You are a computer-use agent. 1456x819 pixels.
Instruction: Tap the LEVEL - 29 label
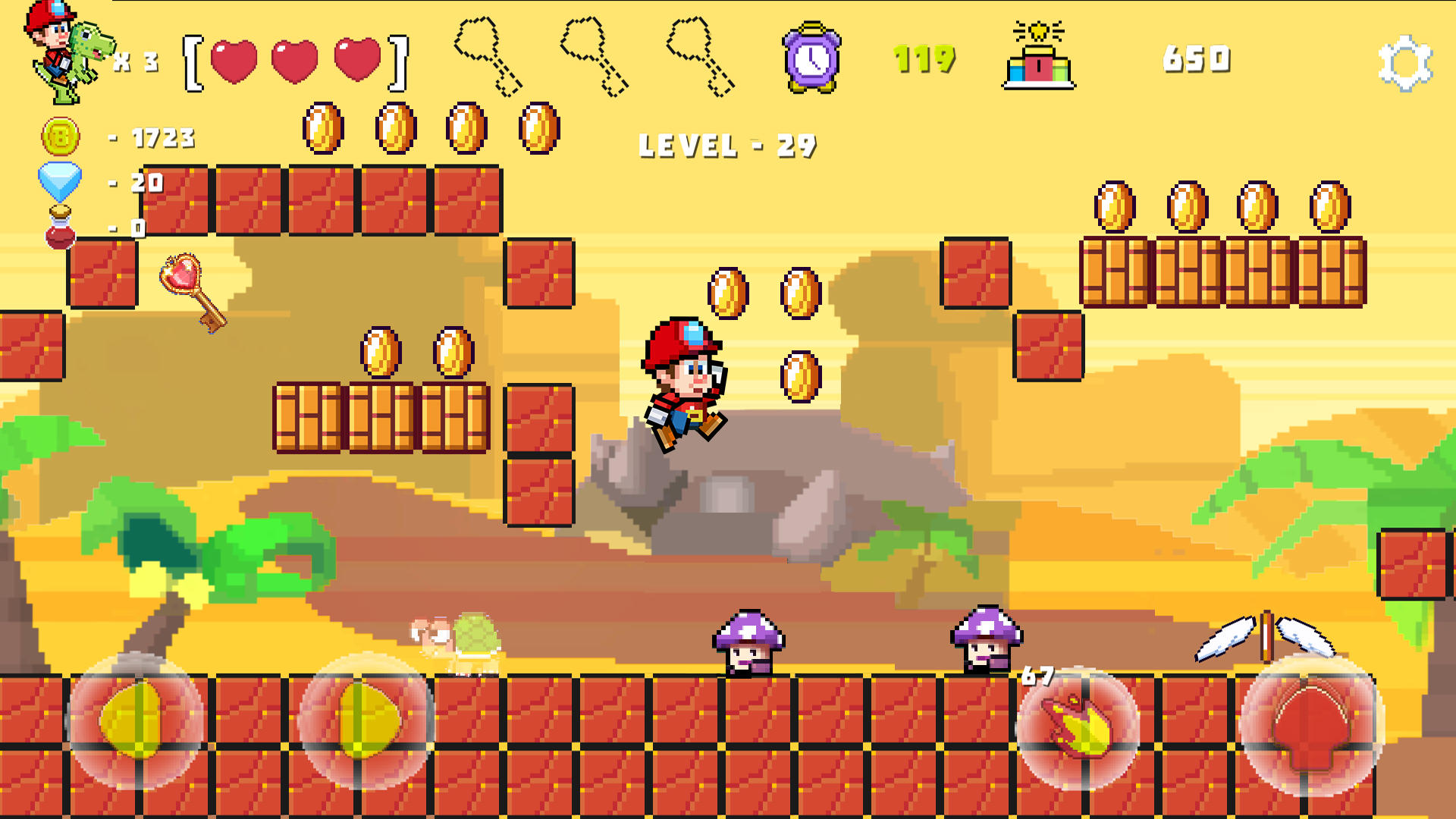(x=726, y=144)
